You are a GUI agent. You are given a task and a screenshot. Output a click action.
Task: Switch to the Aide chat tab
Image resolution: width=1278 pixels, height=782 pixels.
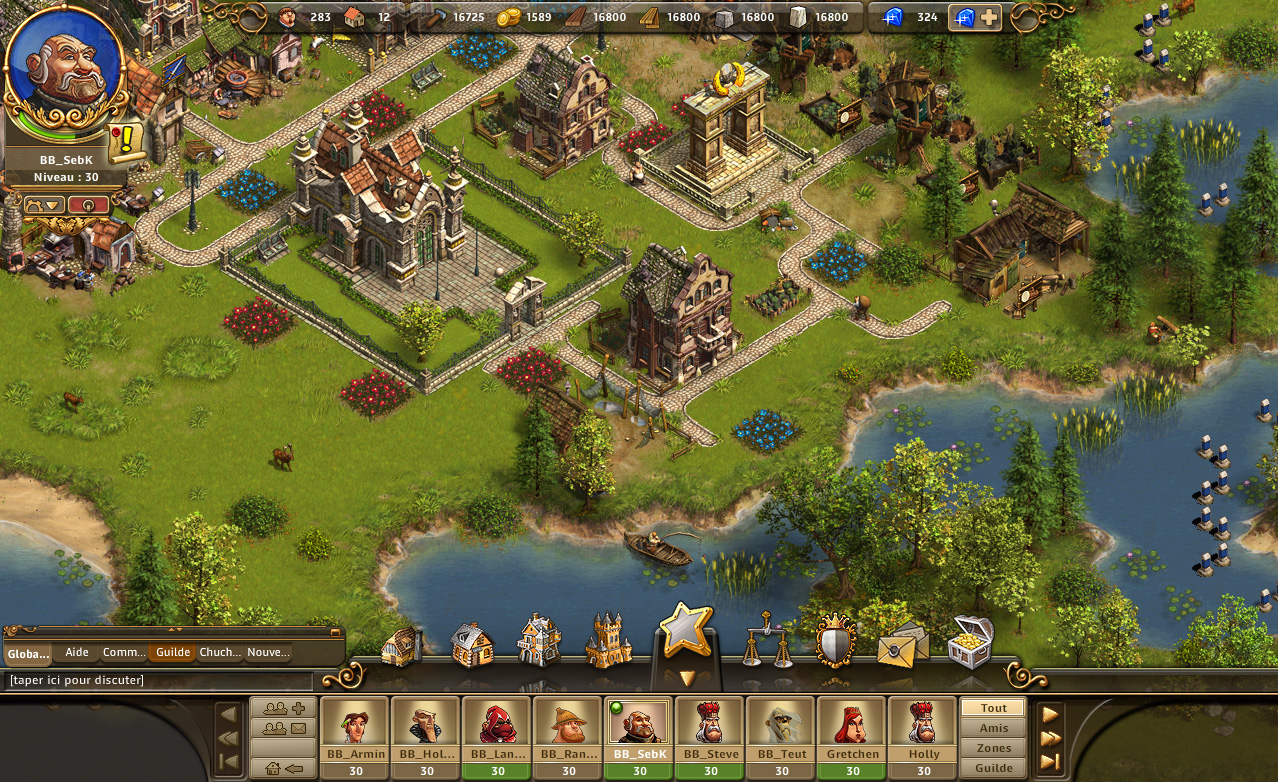pos(76,652)
